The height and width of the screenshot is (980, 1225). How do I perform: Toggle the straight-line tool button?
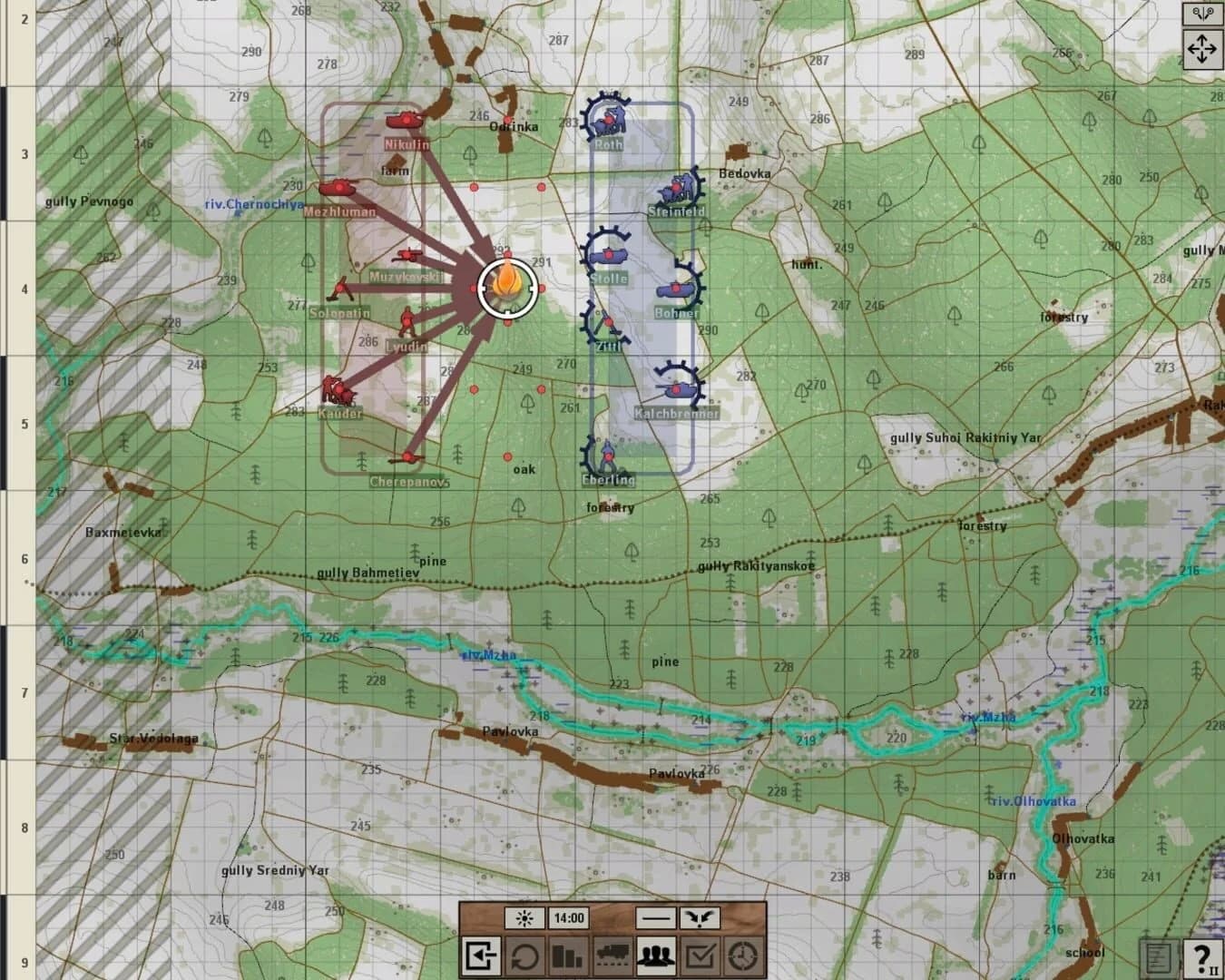(x=653, y=917)
